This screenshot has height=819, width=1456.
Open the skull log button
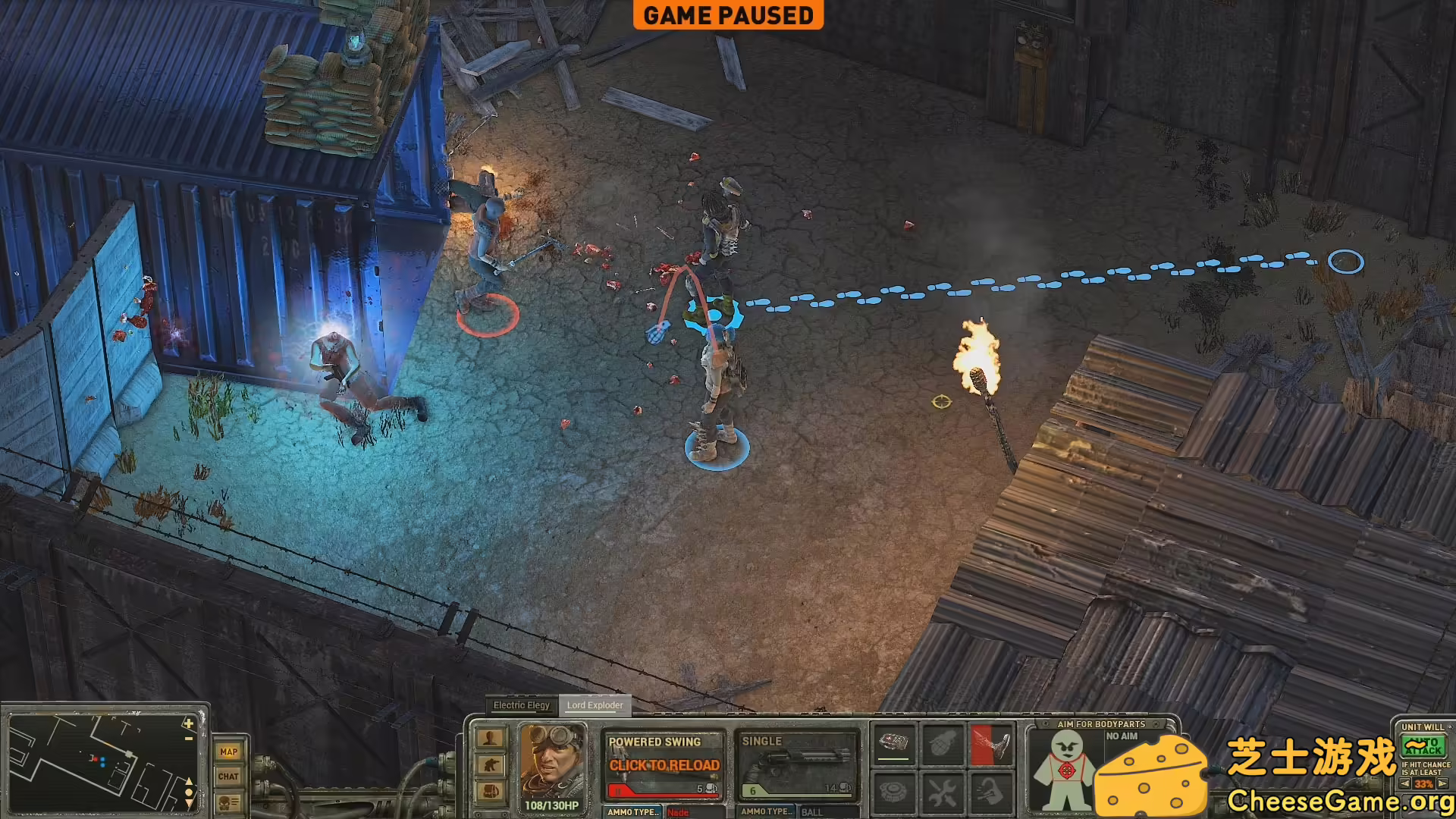tap(228, 802)
